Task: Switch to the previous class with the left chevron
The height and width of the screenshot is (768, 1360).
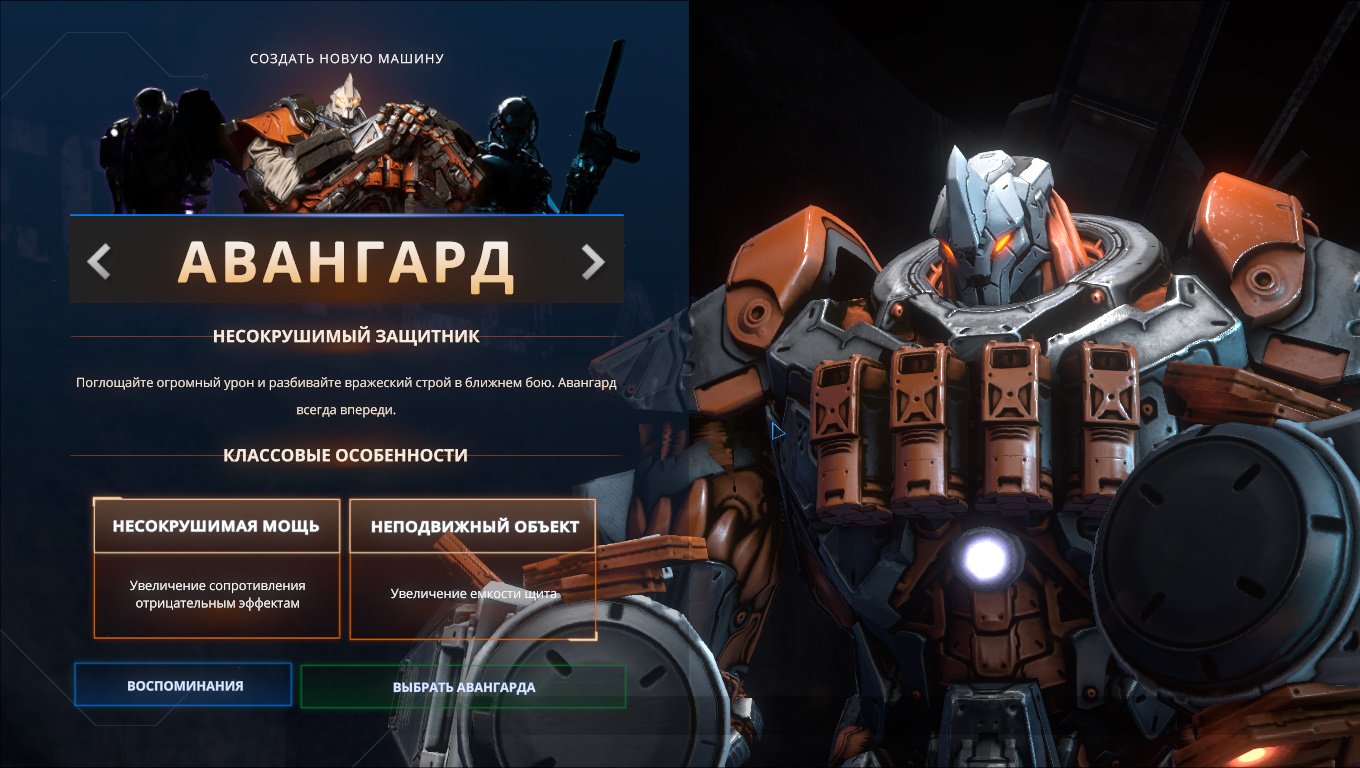Action: tap(98, 261)
